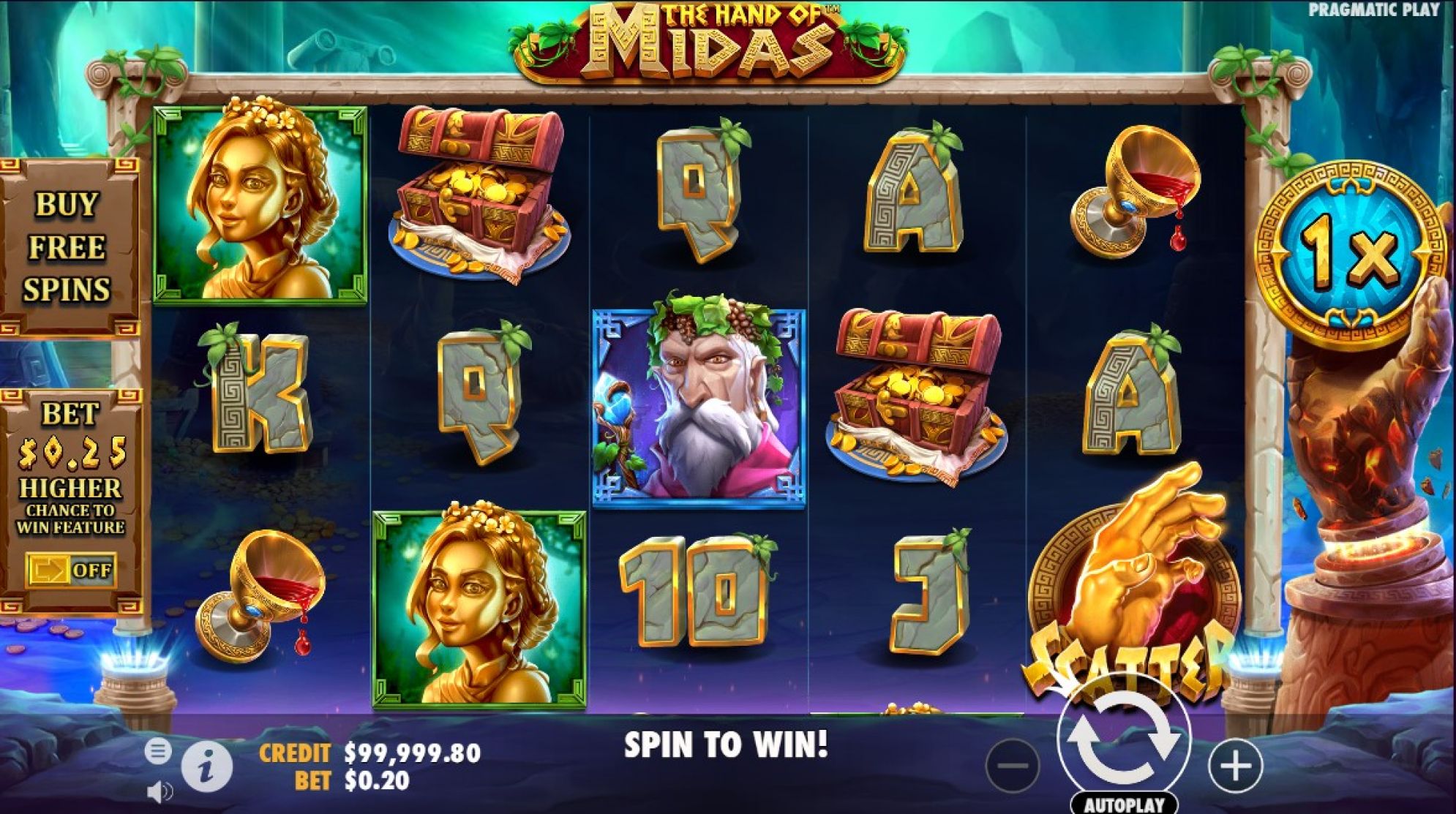
Task: Open the Autoplay options
Action: tap(1123, 804)
